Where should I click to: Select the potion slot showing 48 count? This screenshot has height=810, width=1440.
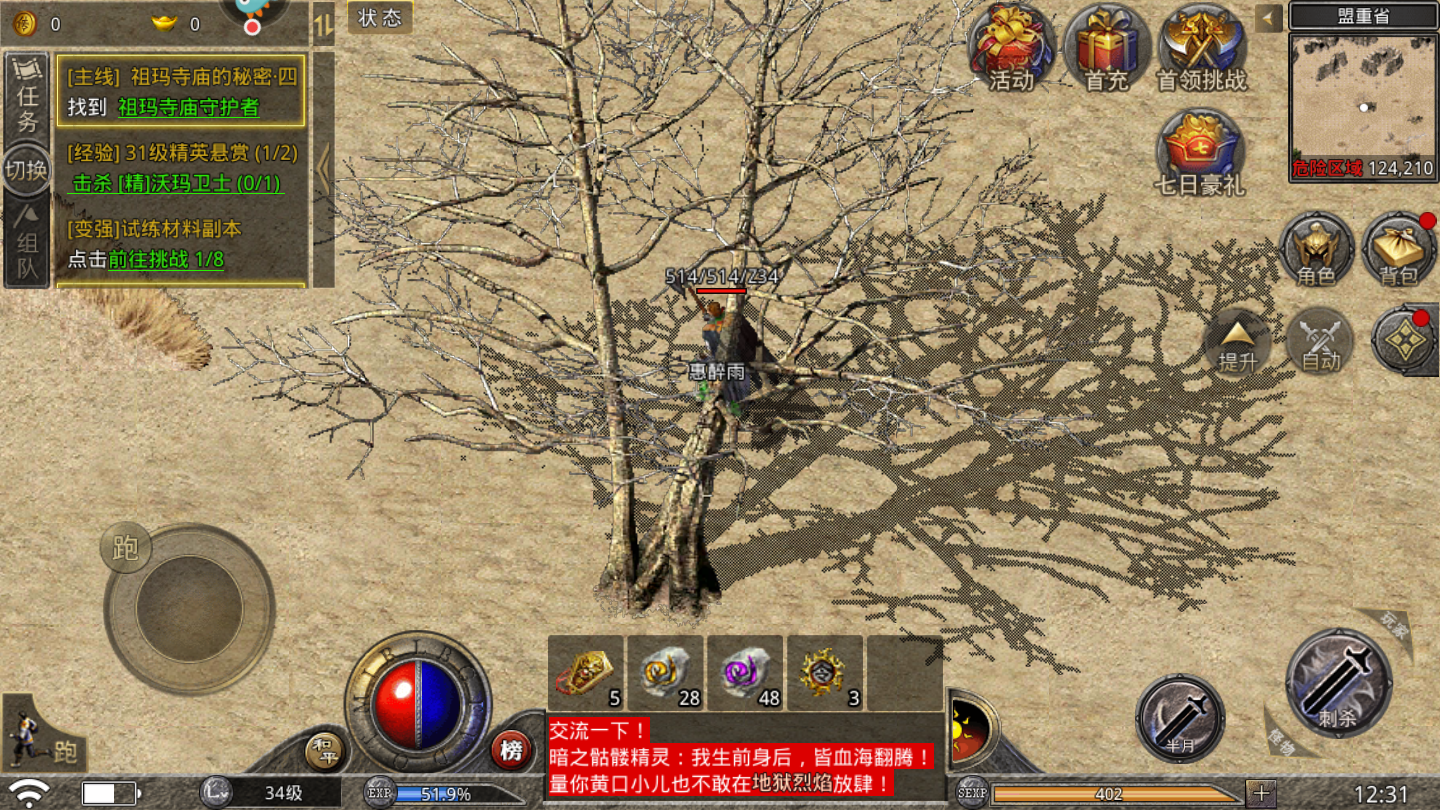(x=744, y=674)
